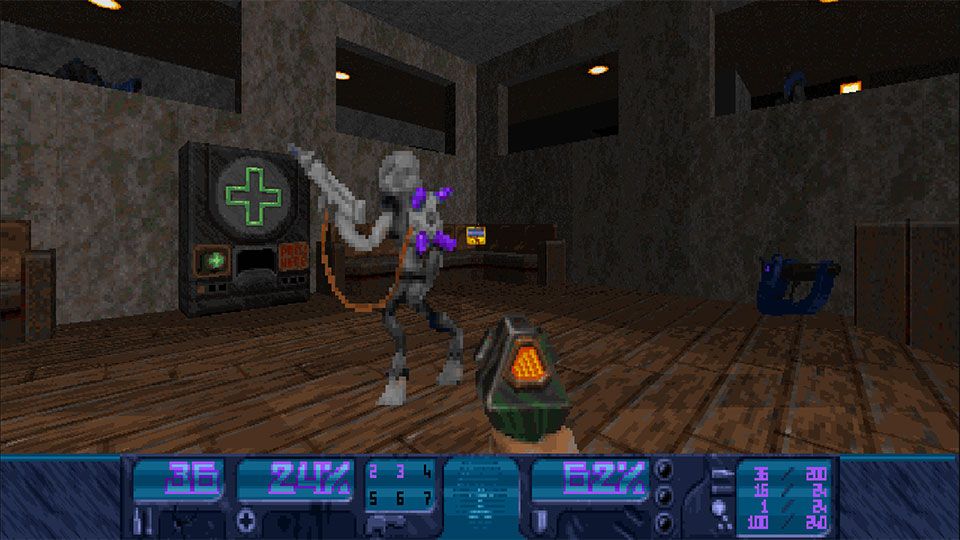Select weapon slot 5 in arms panel

coord(374,496)
